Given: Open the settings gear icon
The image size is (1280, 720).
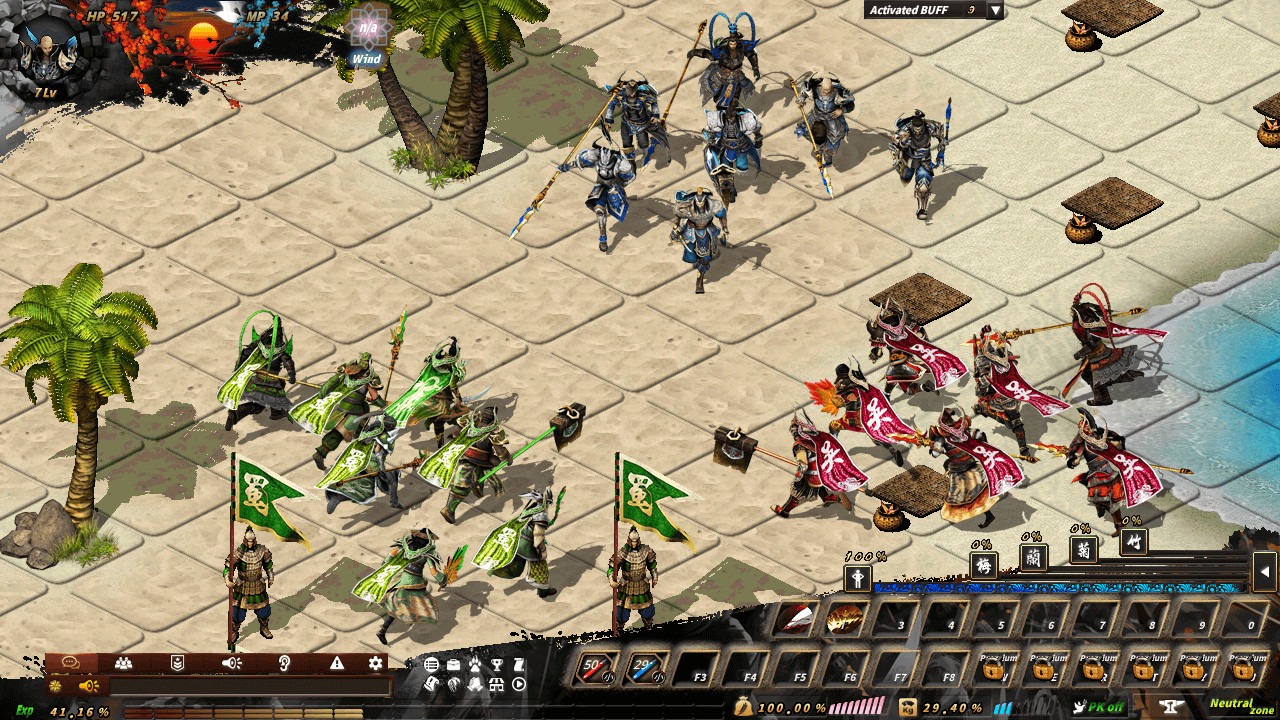Looking at the screenshot, I should [x=375, y=662].
